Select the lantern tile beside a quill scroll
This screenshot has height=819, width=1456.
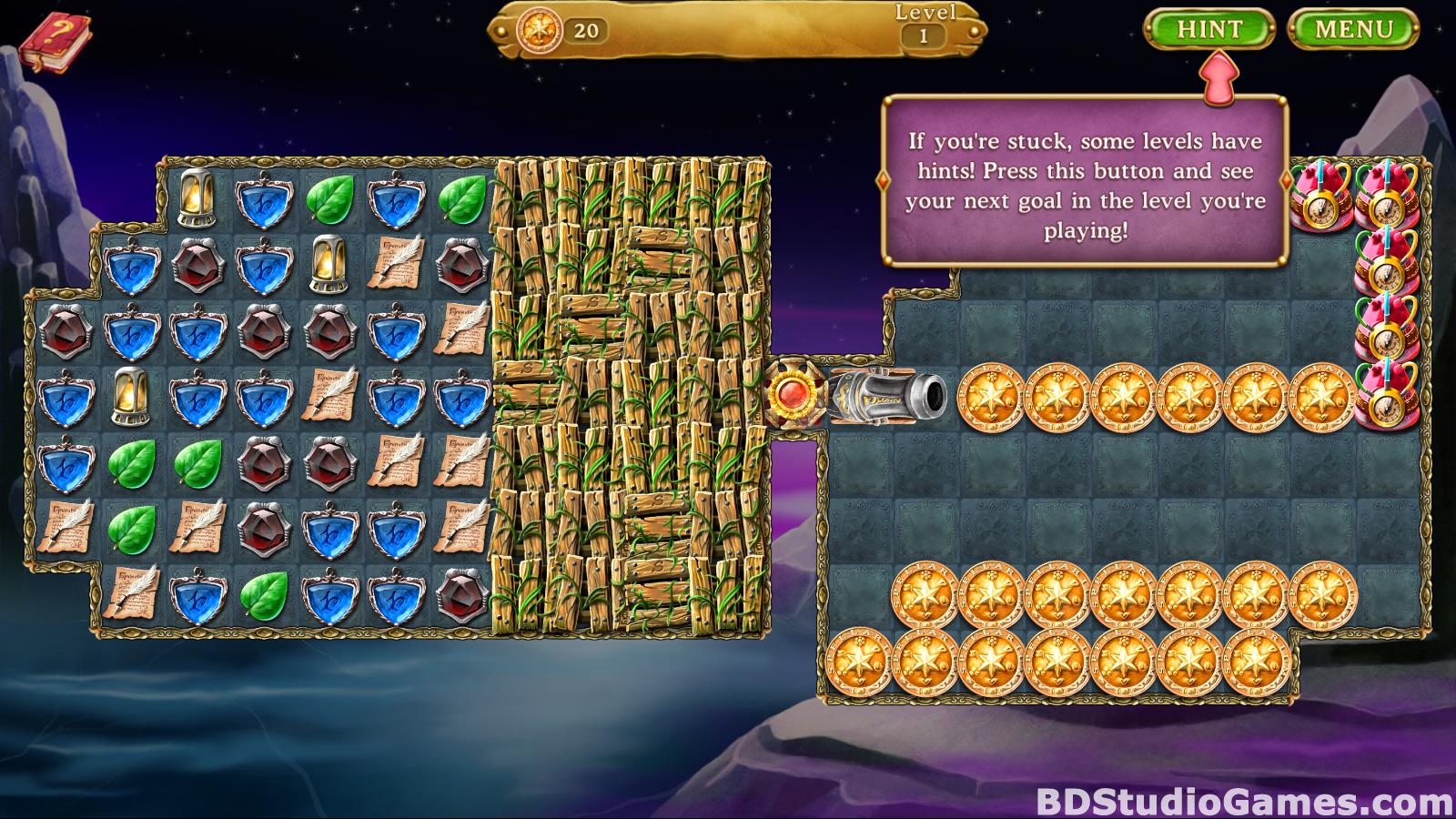click(x=329, y=264)
